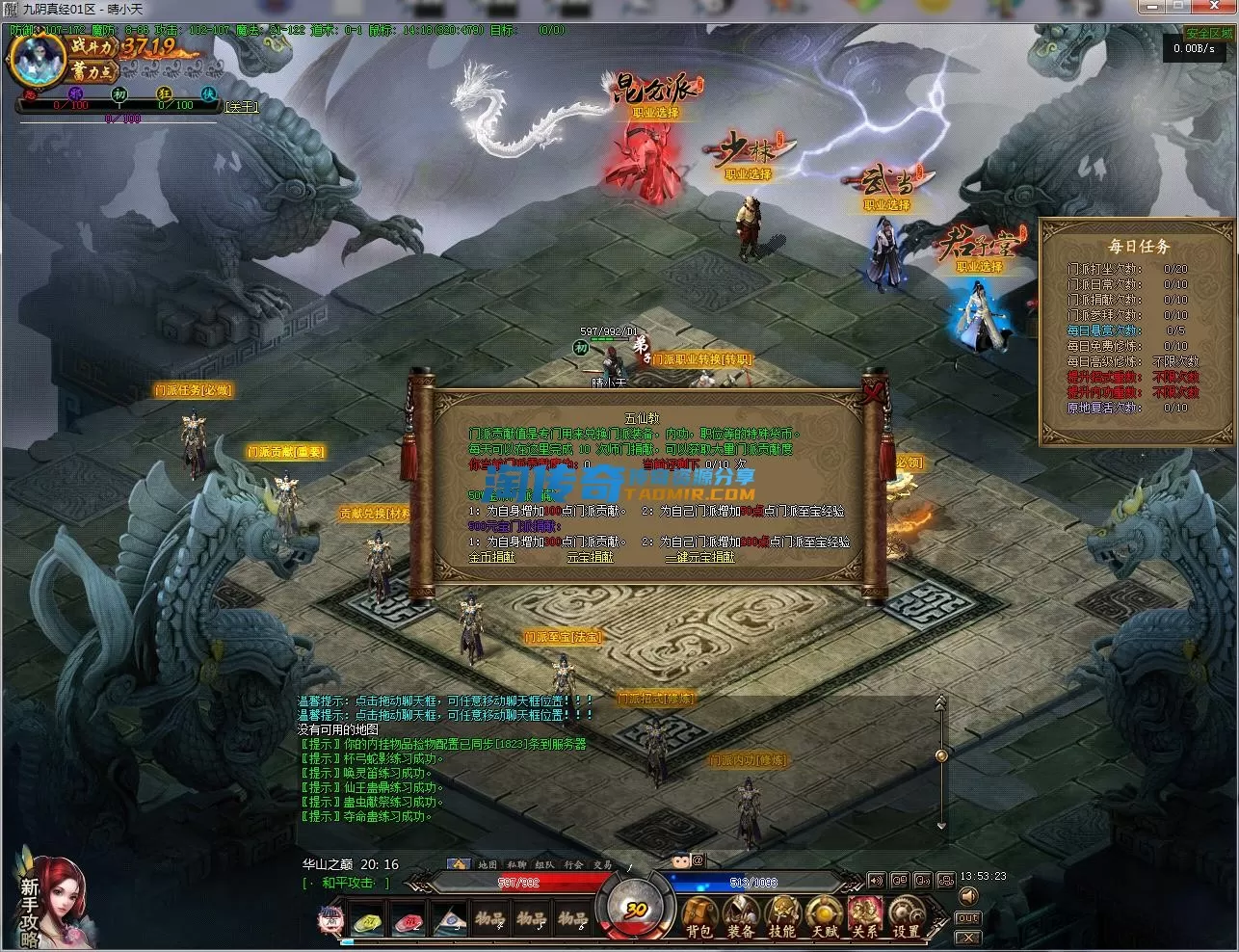Click the out button
This screenshot has width=1239, height=952.
pos(968,918)
